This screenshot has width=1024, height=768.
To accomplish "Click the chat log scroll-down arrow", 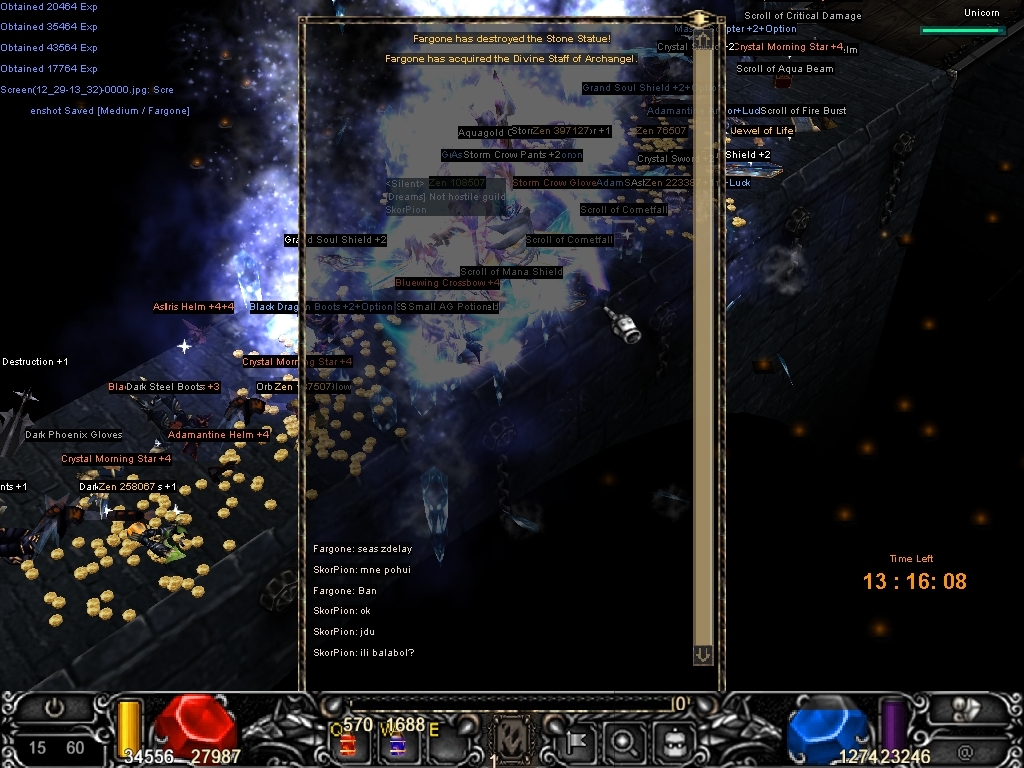I will (702, 654).
